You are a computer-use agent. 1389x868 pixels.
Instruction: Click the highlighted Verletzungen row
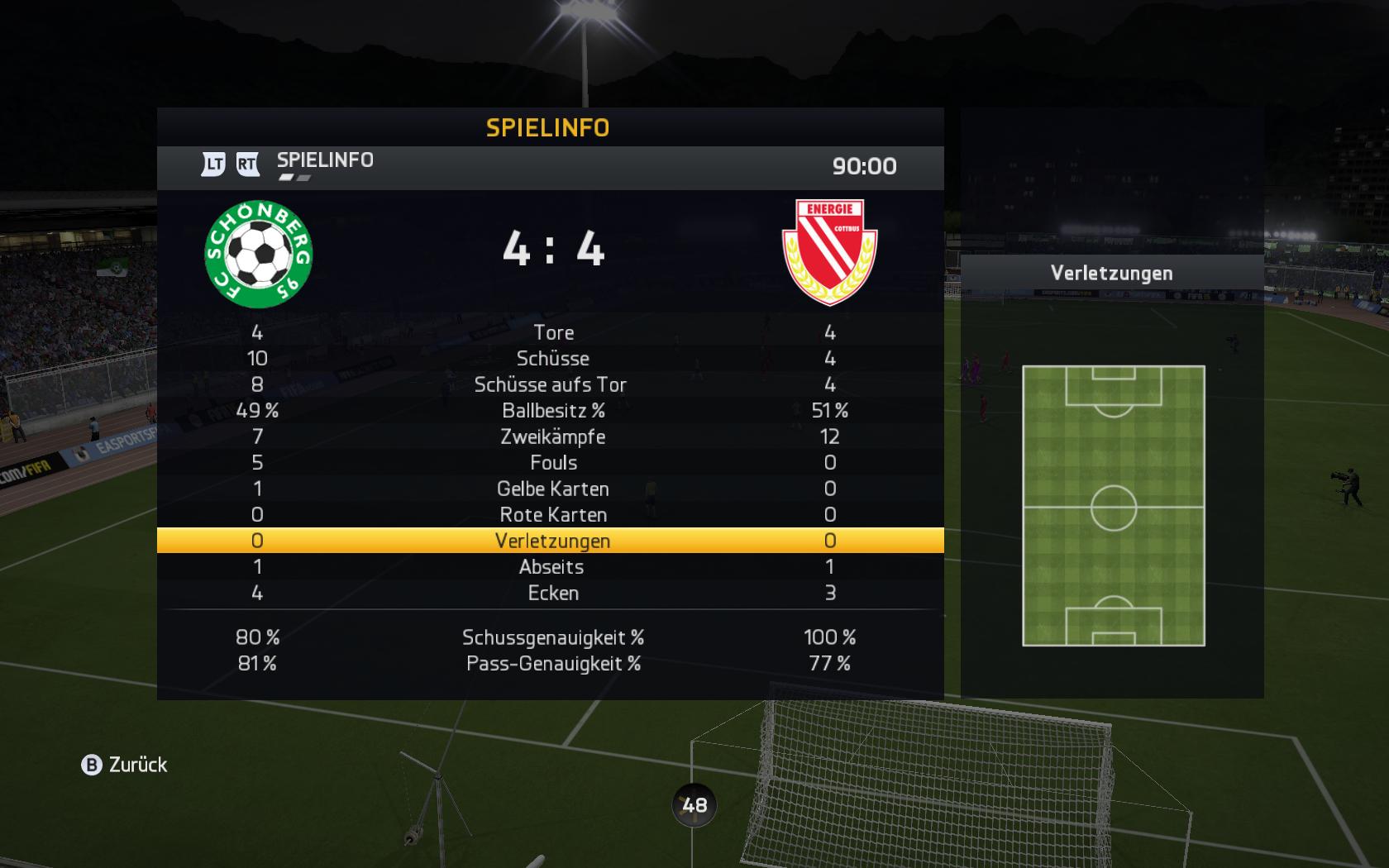tap(552, 541)
